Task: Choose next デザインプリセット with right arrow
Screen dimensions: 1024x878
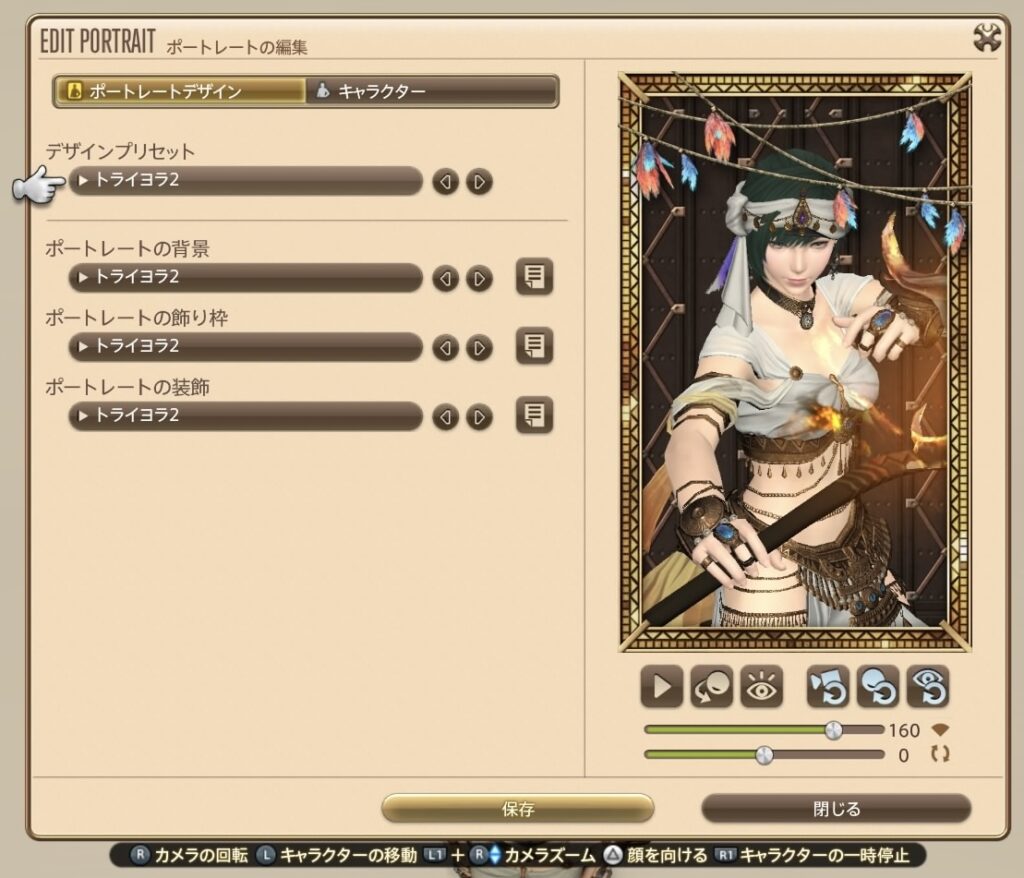Action: (x=480, y=182)
